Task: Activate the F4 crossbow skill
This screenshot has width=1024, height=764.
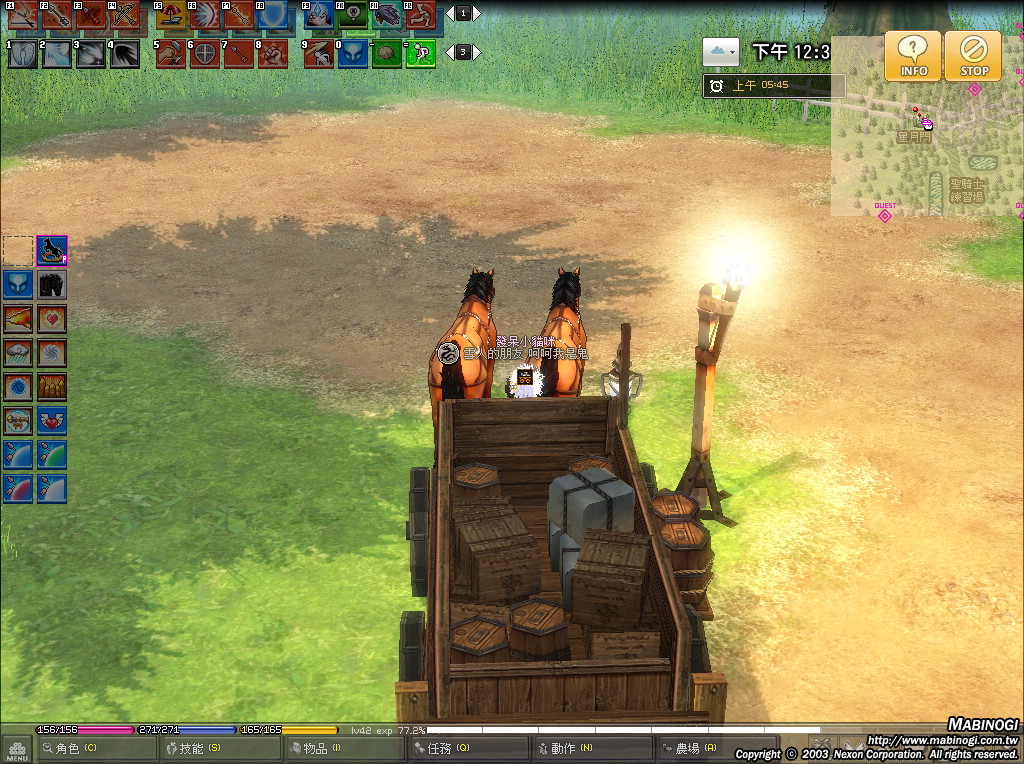Action: pos(124,15)
